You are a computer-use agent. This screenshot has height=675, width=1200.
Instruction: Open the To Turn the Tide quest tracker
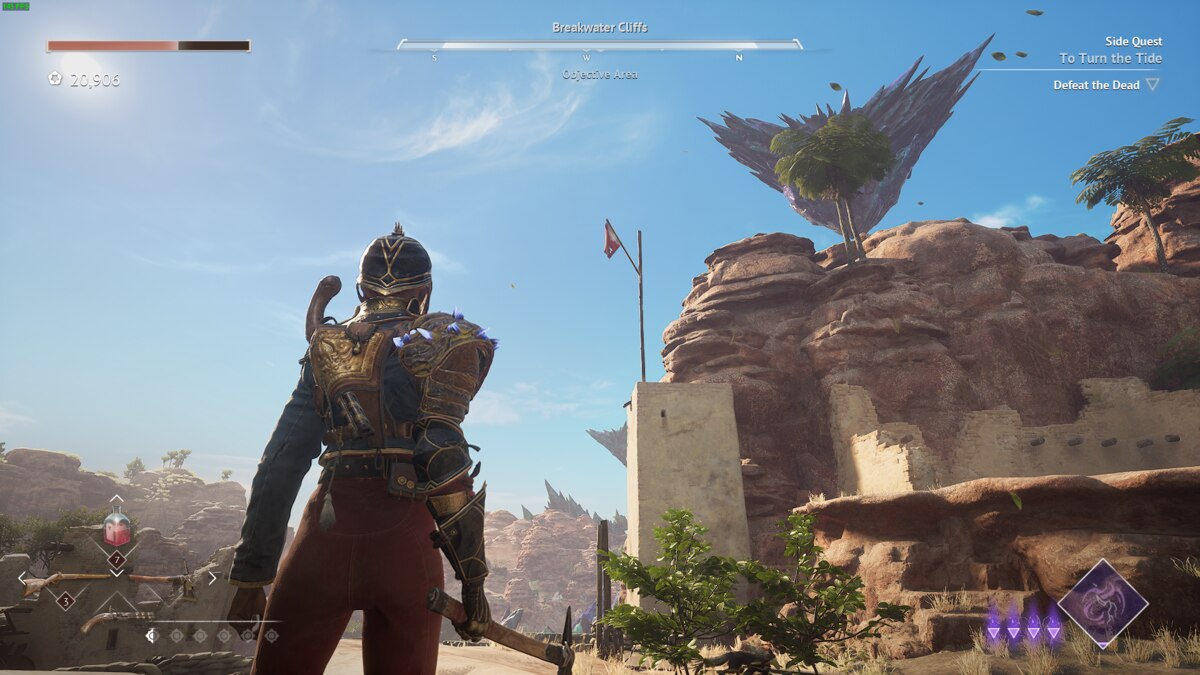click(1110, 58)
